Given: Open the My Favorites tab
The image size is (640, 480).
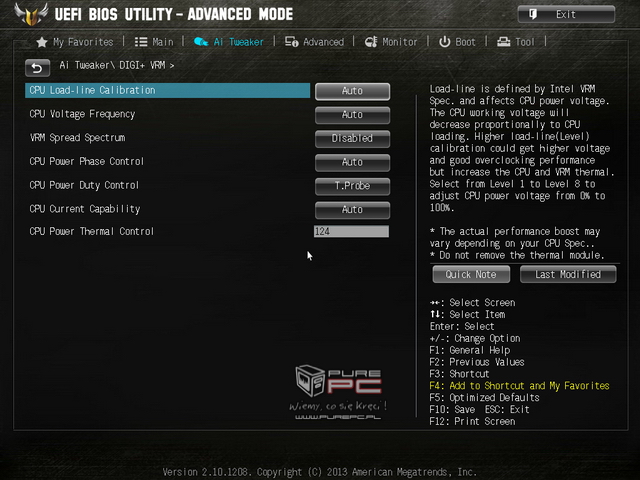Looking at the screenshot, I should pos(75,42).
